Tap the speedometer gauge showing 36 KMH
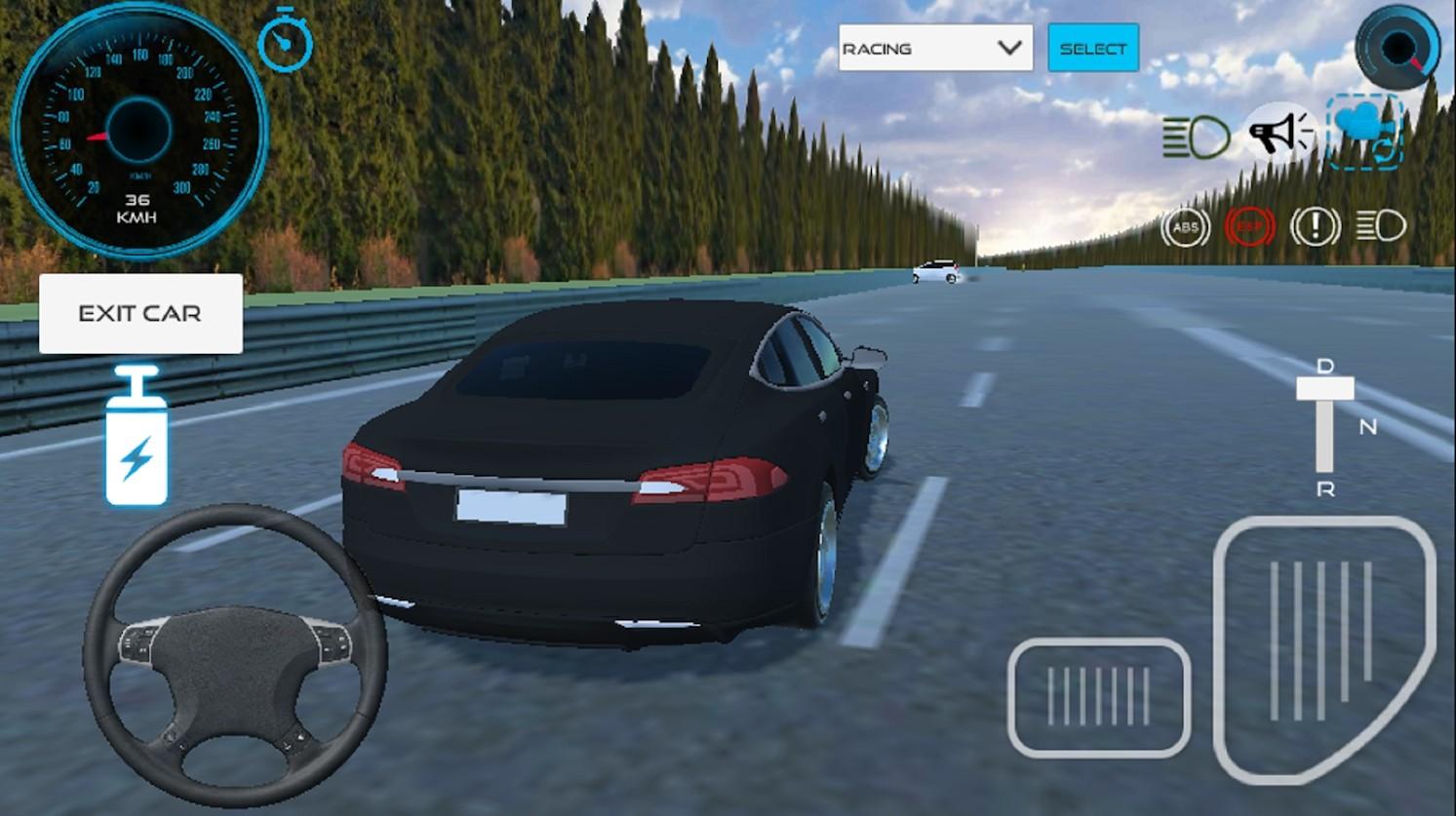The width and height of the screenshot is (1456, 816). tap(139, 132)
